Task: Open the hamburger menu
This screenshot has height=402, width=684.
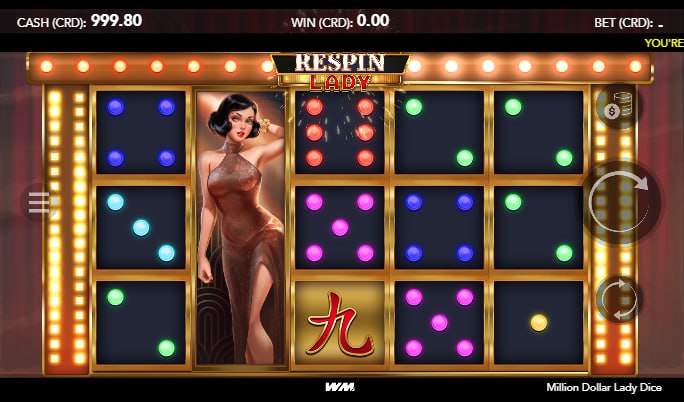Action: [39, 203]
